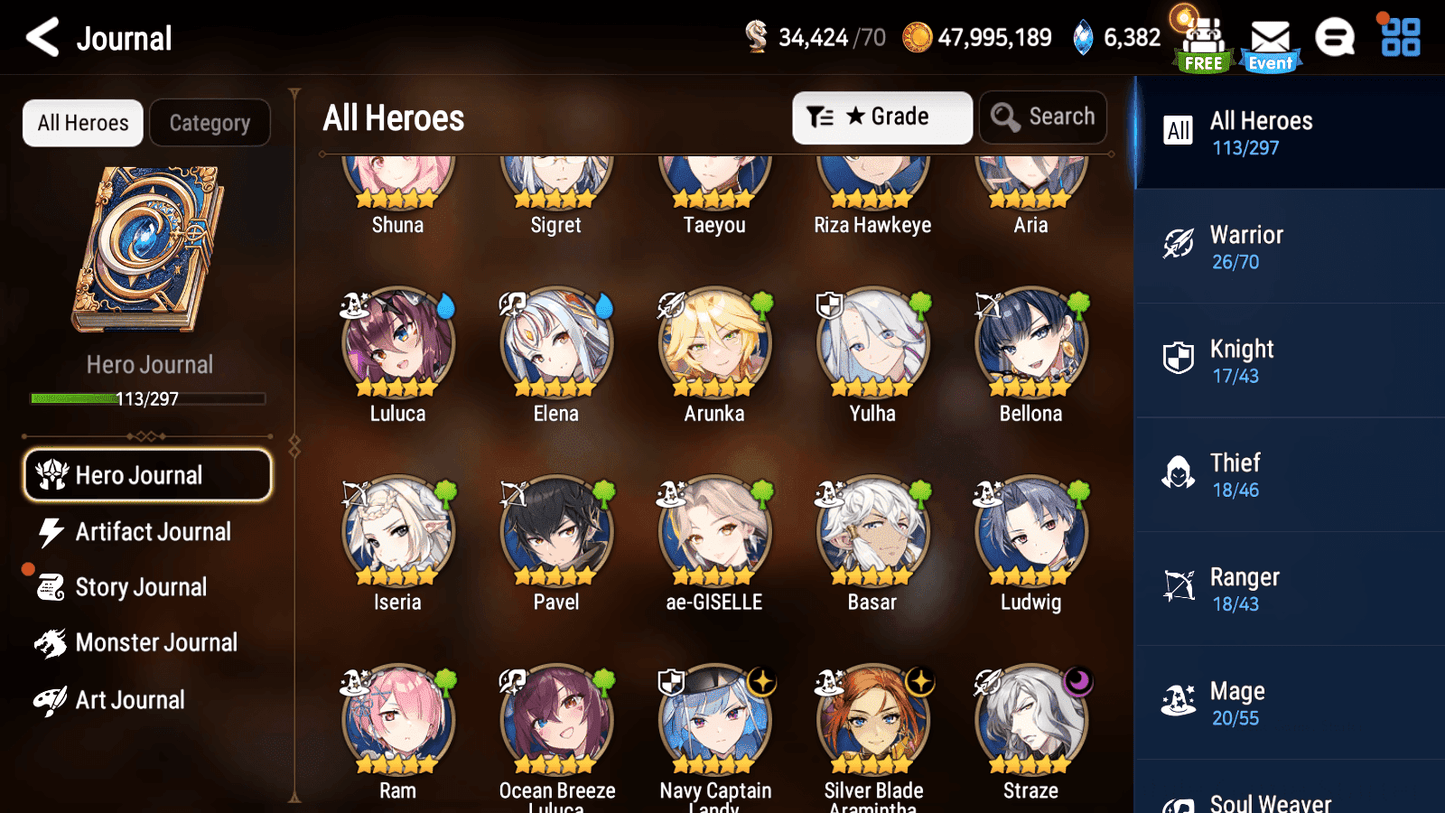Open the Grade filter dropdown
1445x813 pixels.
pyautogui.click(x=882, y=117)
